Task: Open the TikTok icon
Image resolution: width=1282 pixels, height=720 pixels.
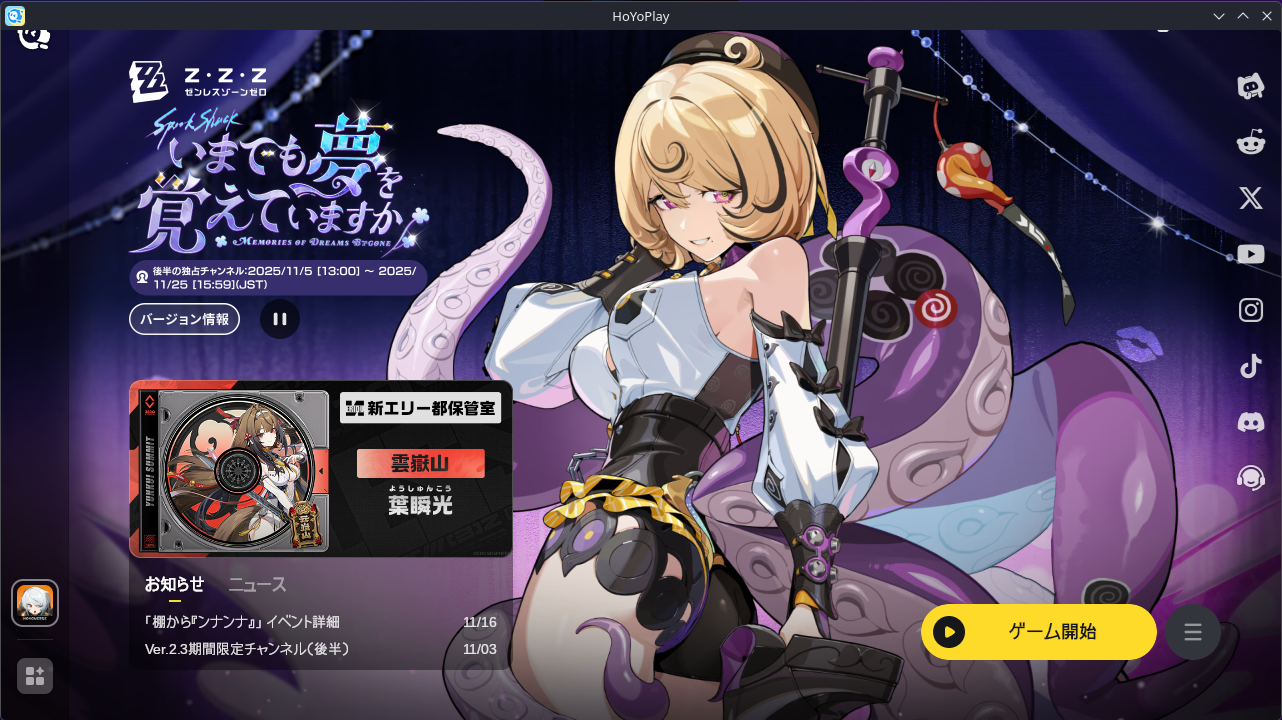Action: (x=1250, y=366)
